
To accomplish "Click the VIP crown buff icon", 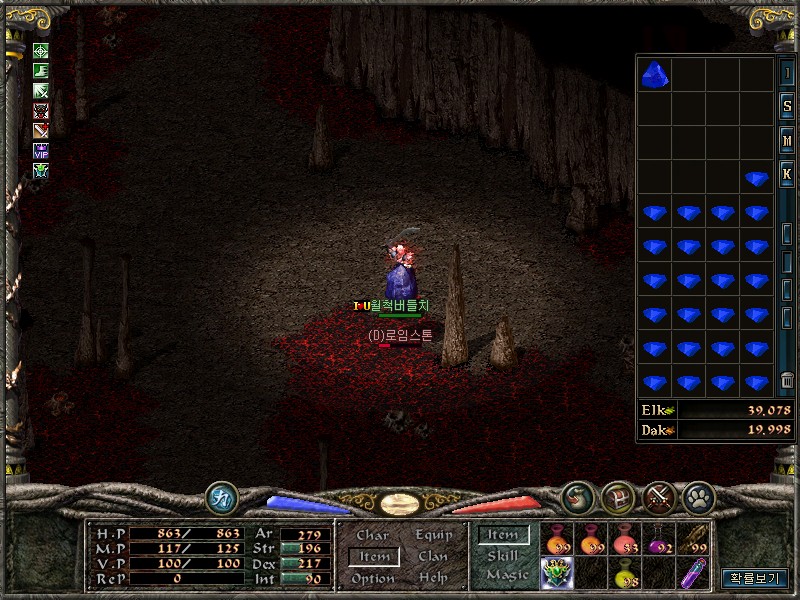I will point(41,150).
